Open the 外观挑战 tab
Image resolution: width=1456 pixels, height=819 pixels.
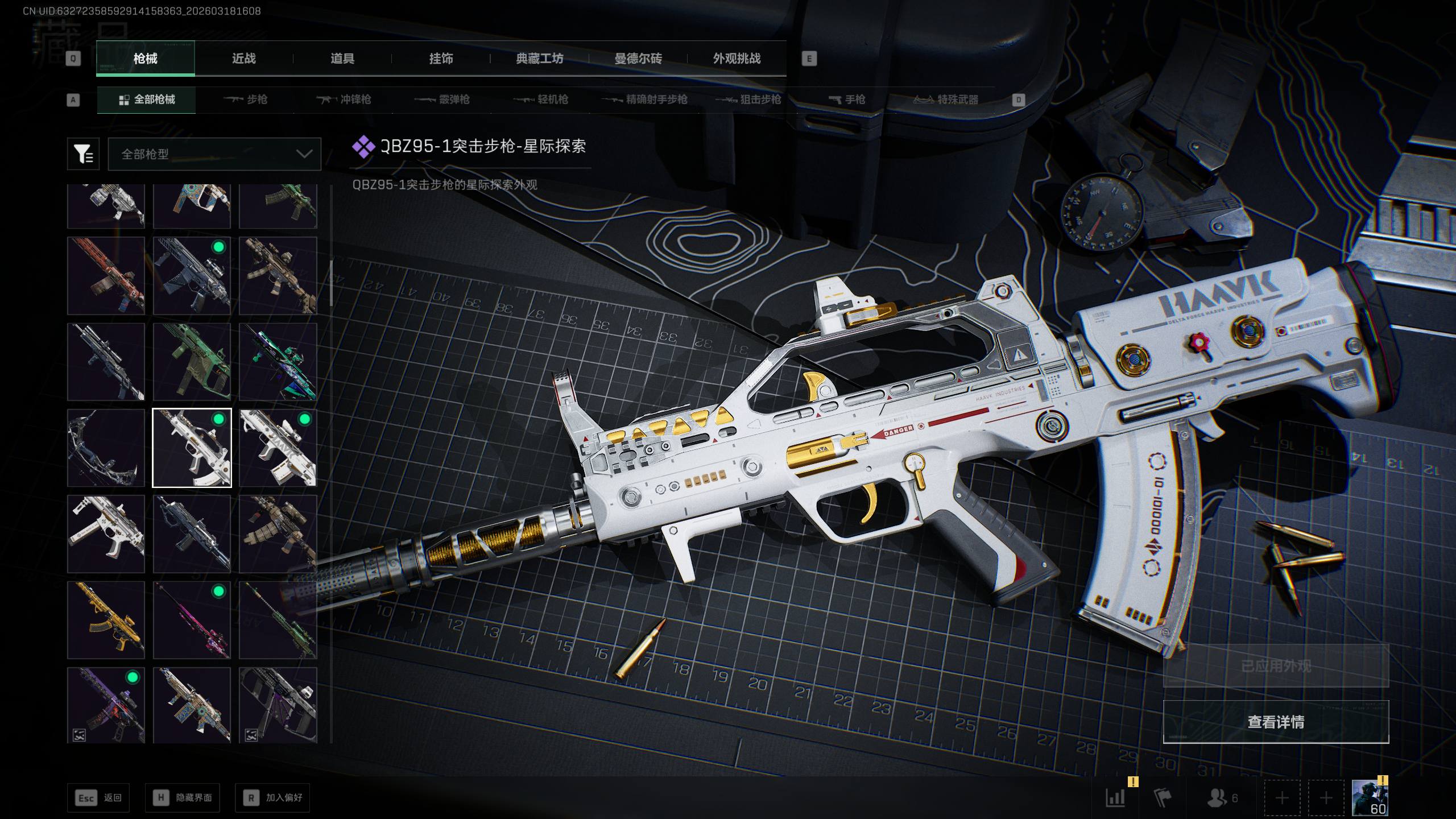pos(737,59)
